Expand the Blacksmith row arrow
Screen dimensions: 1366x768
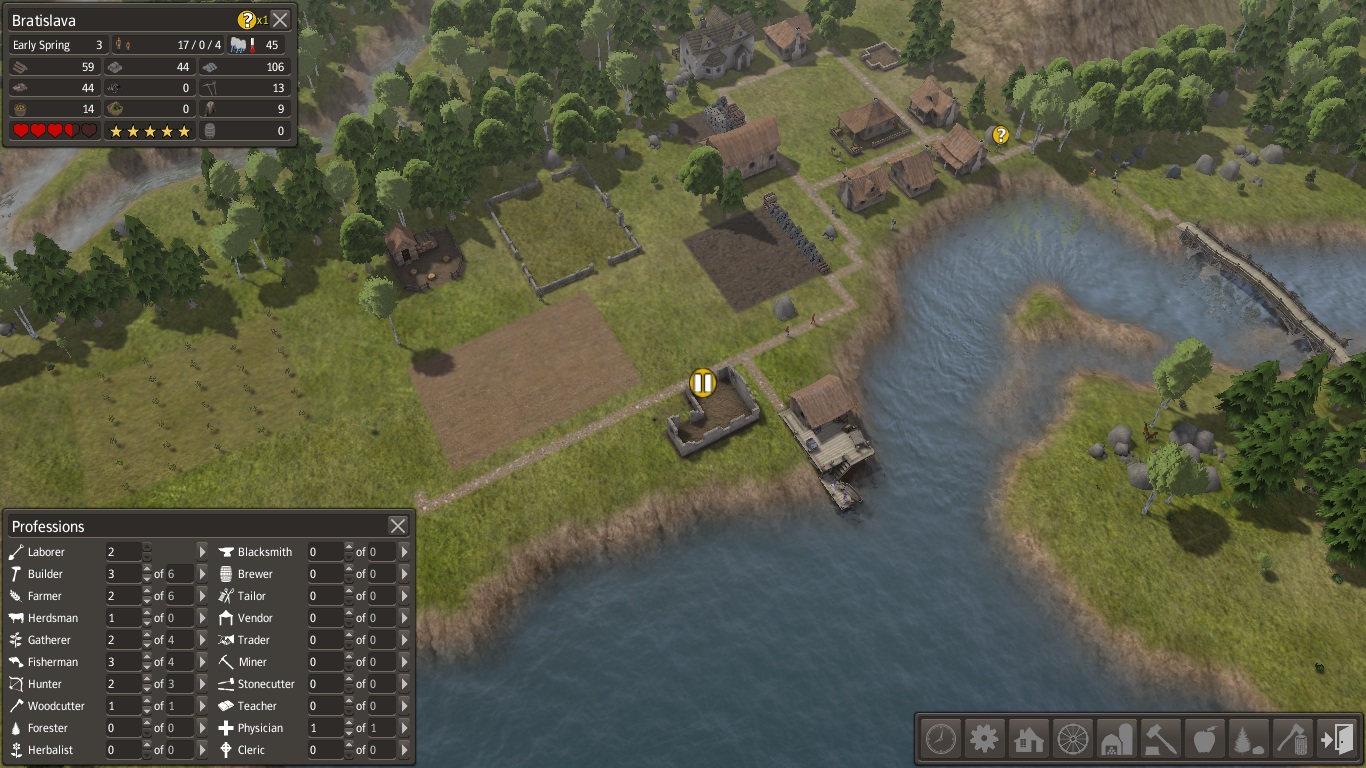click(x=404, y=552)
